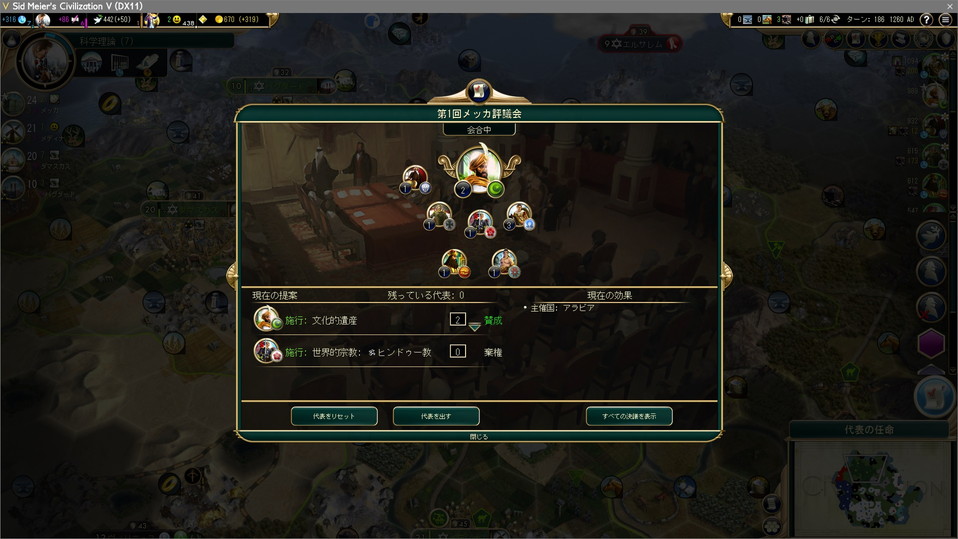
Task: Open the Civilopedia help question mark button
Action: [928, 20]
